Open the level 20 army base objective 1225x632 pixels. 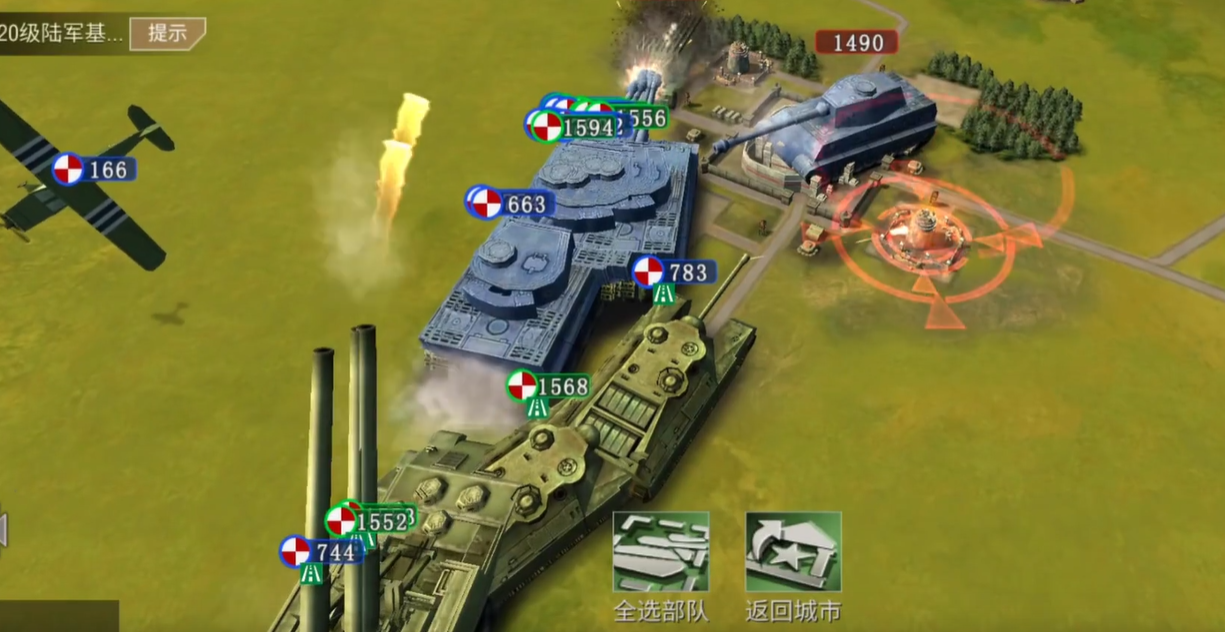(62, 33)
